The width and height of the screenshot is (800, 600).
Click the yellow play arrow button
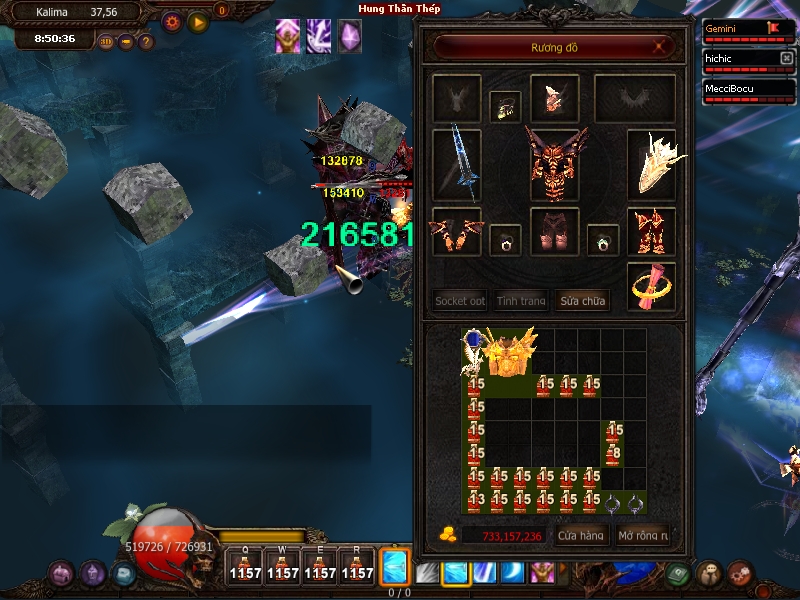[x=197, y=21]
